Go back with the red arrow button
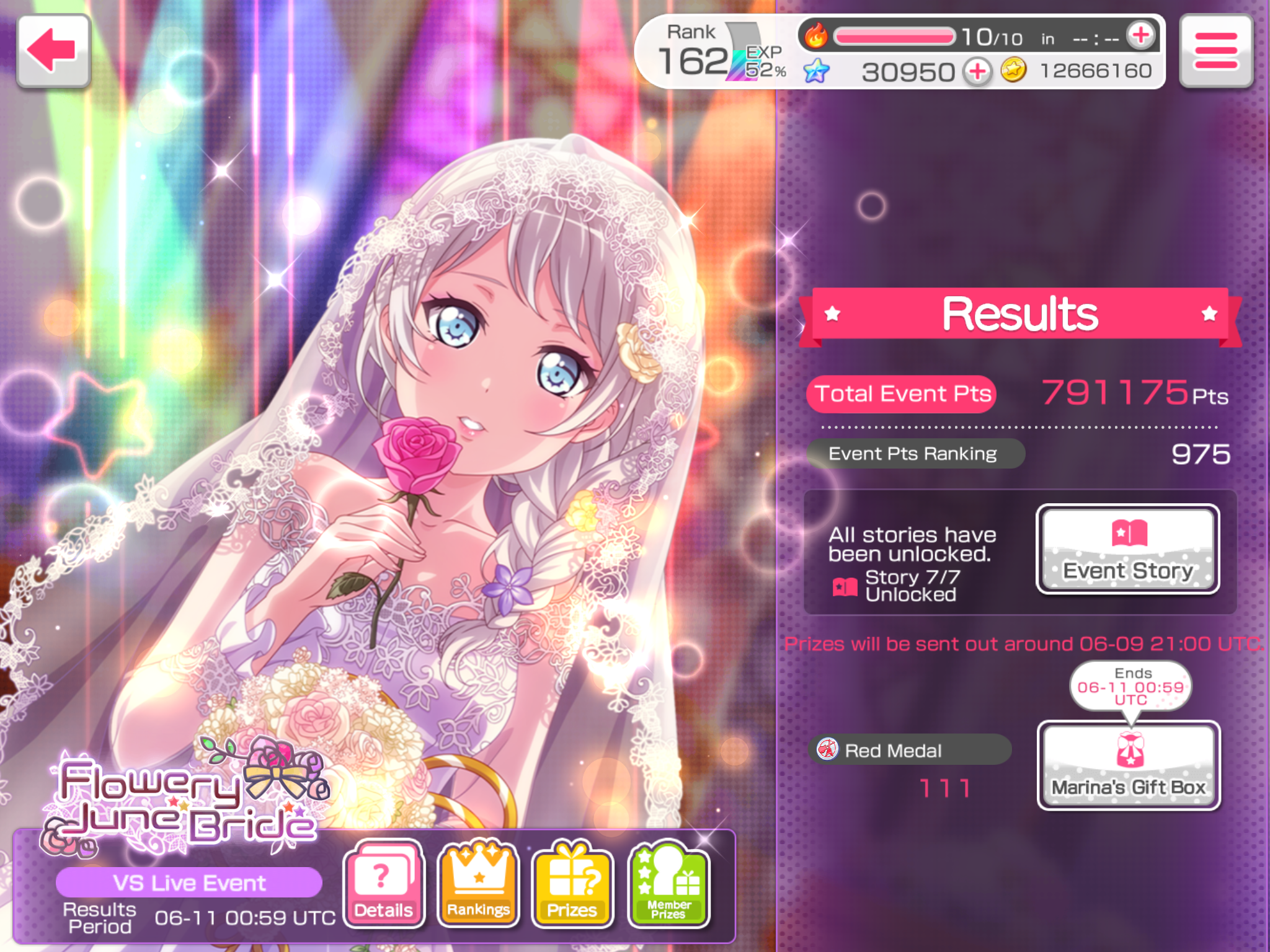 coord(53,51)
